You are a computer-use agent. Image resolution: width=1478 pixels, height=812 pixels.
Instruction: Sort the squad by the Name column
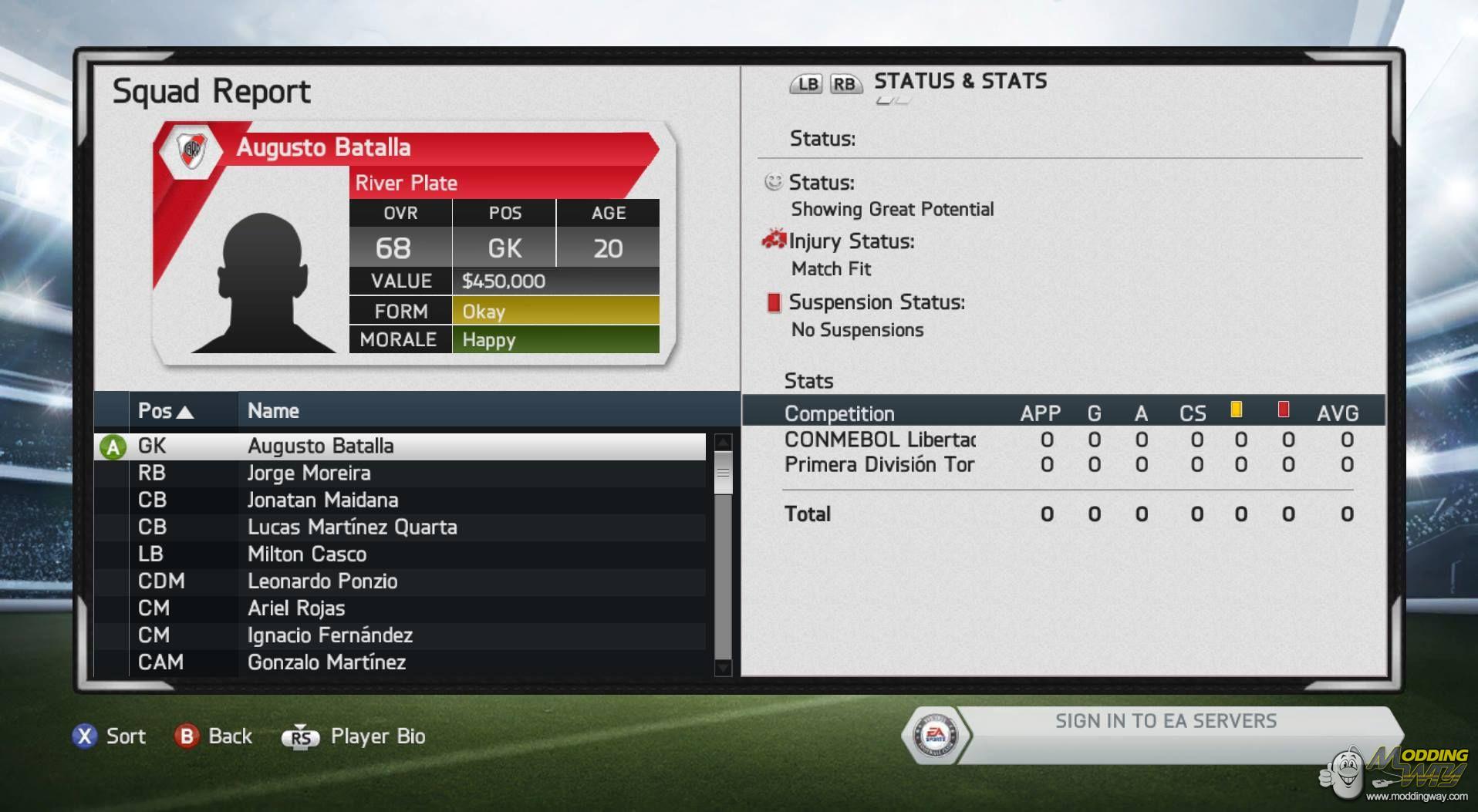[x=274, y=411]
